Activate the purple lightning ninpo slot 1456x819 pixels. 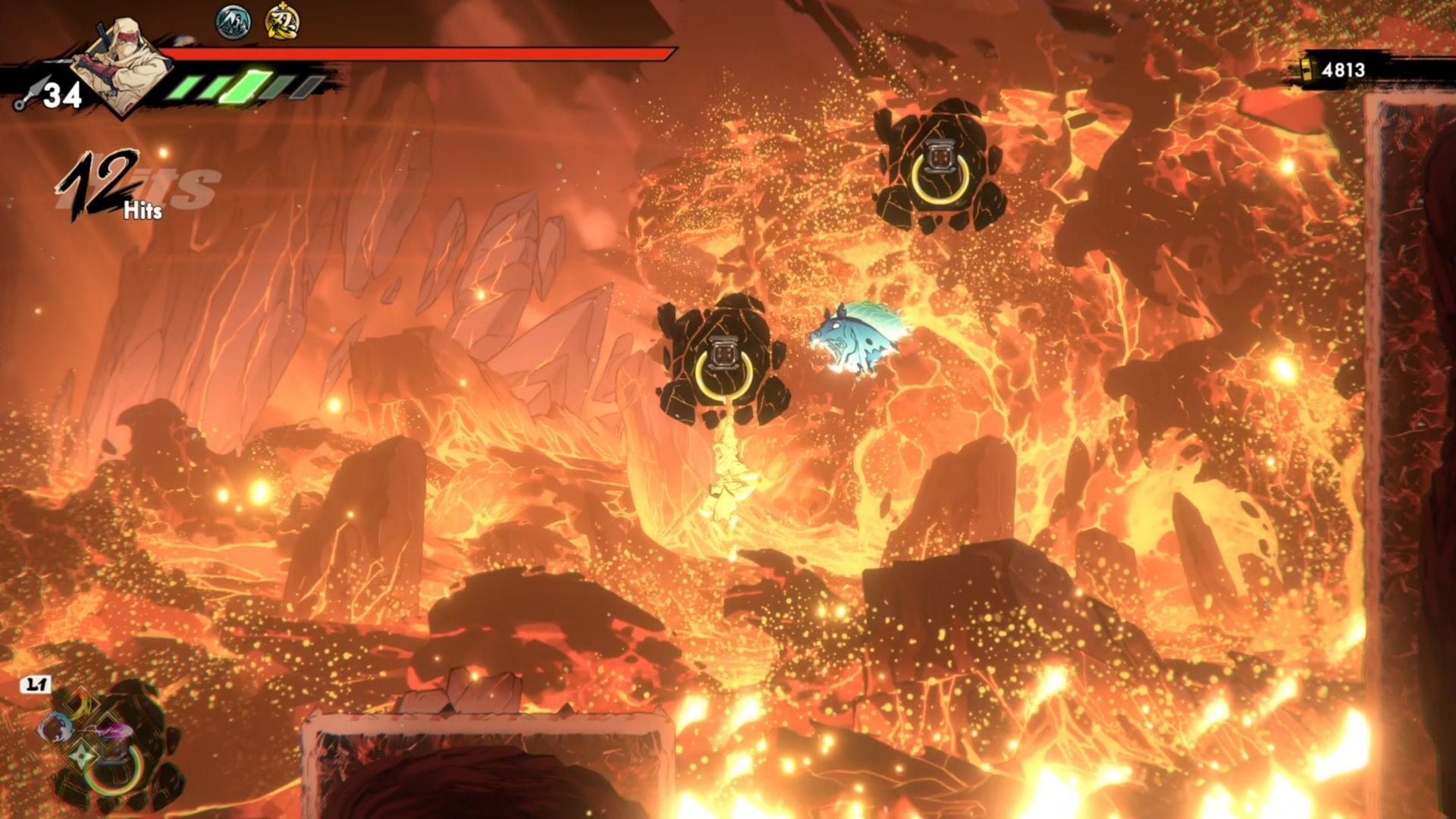point(111,730)
